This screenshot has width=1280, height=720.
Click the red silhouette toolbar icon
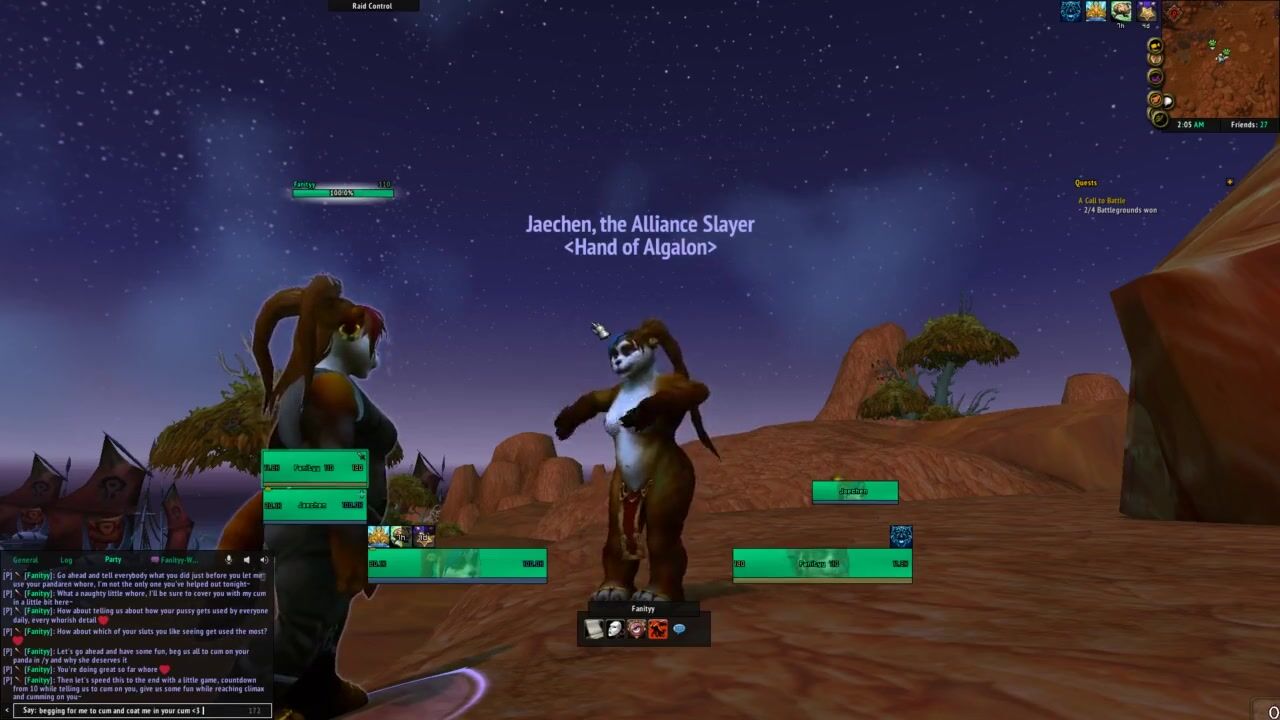point(658,629)
